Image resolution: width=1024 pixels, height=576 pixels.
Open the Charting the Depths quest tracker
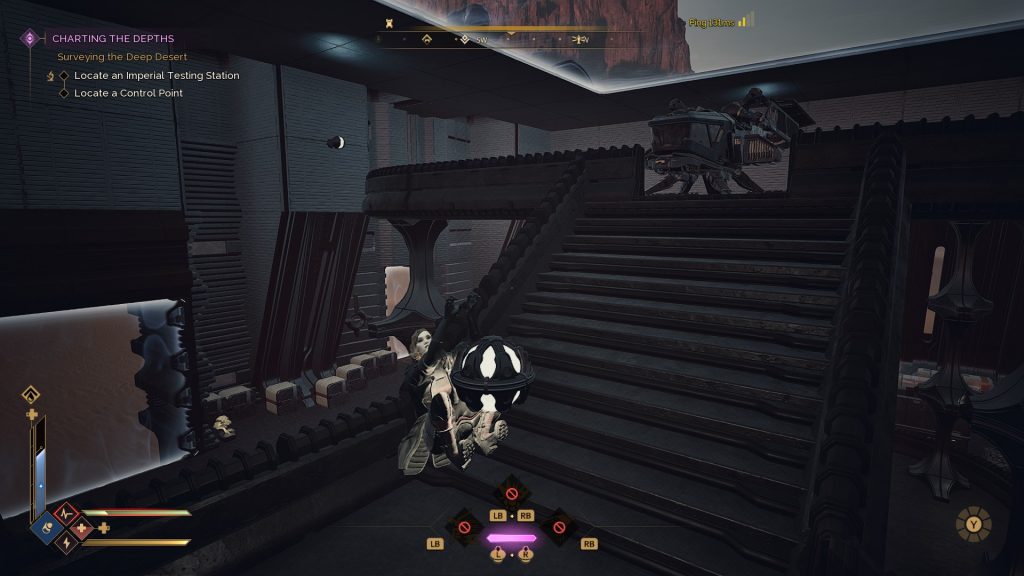112,39
